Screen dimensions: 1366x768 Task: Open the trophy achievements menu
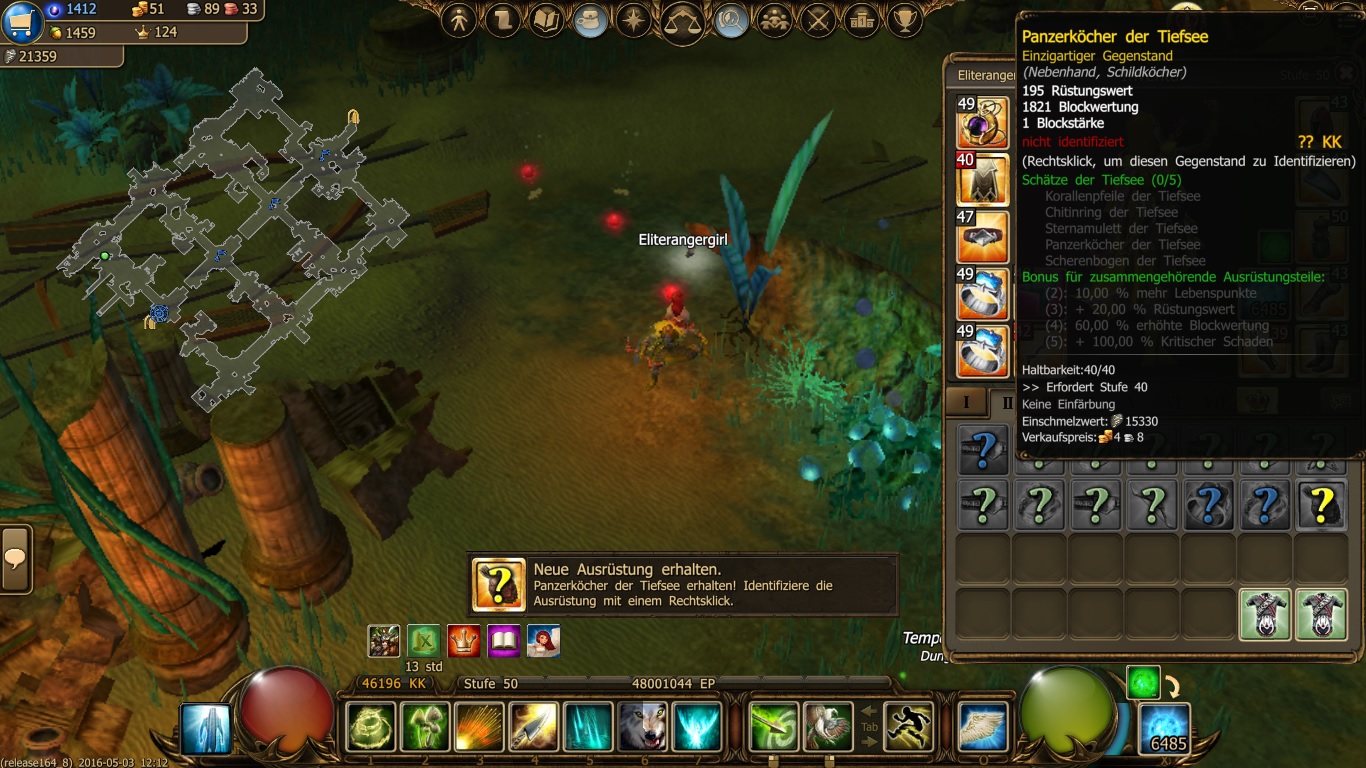(x=905, y=19)
